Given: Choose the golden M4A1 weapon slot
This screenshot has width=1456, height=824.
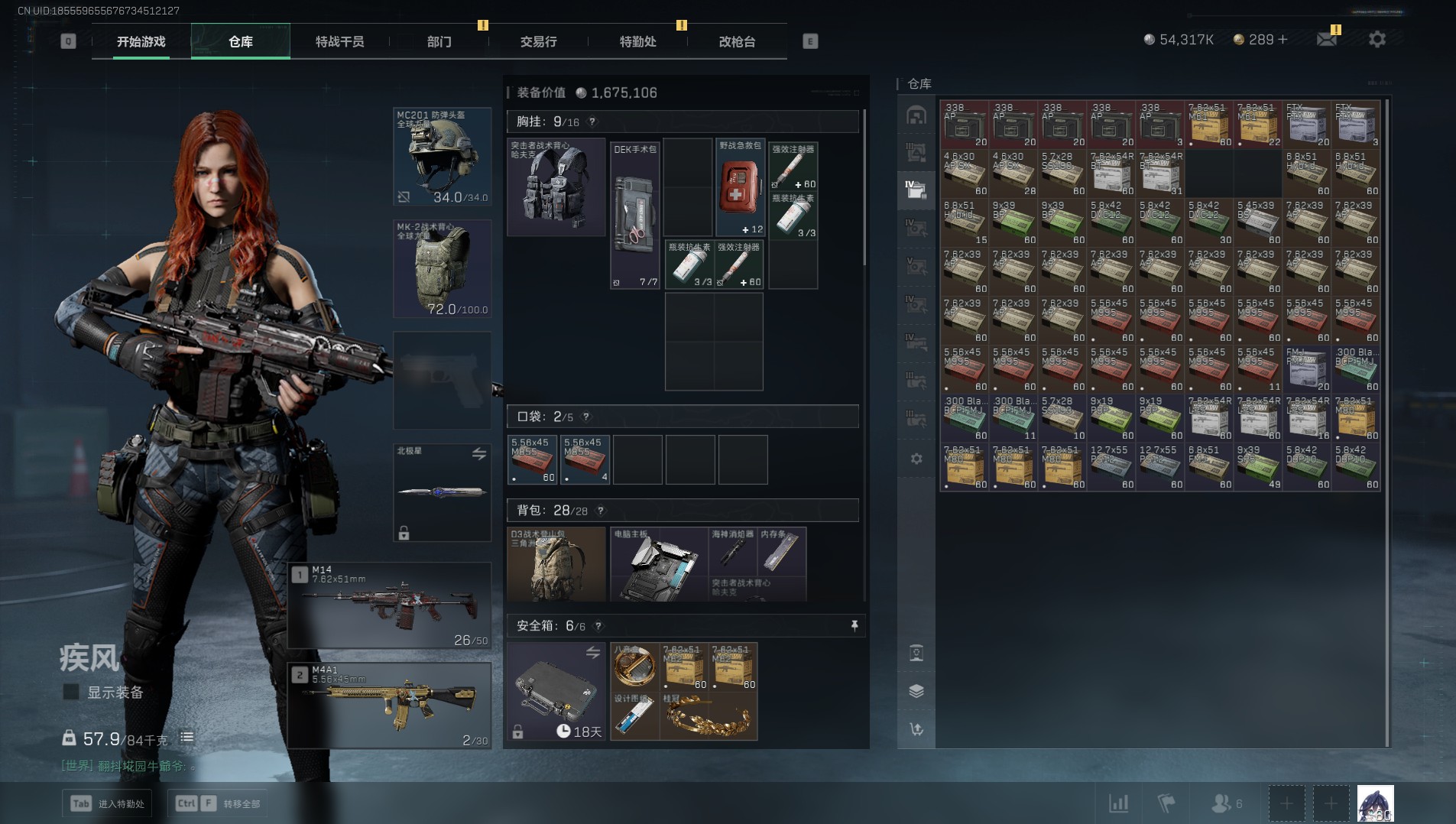Looking at the screenshot, I should pyautogui.click(x=390, y=705).
